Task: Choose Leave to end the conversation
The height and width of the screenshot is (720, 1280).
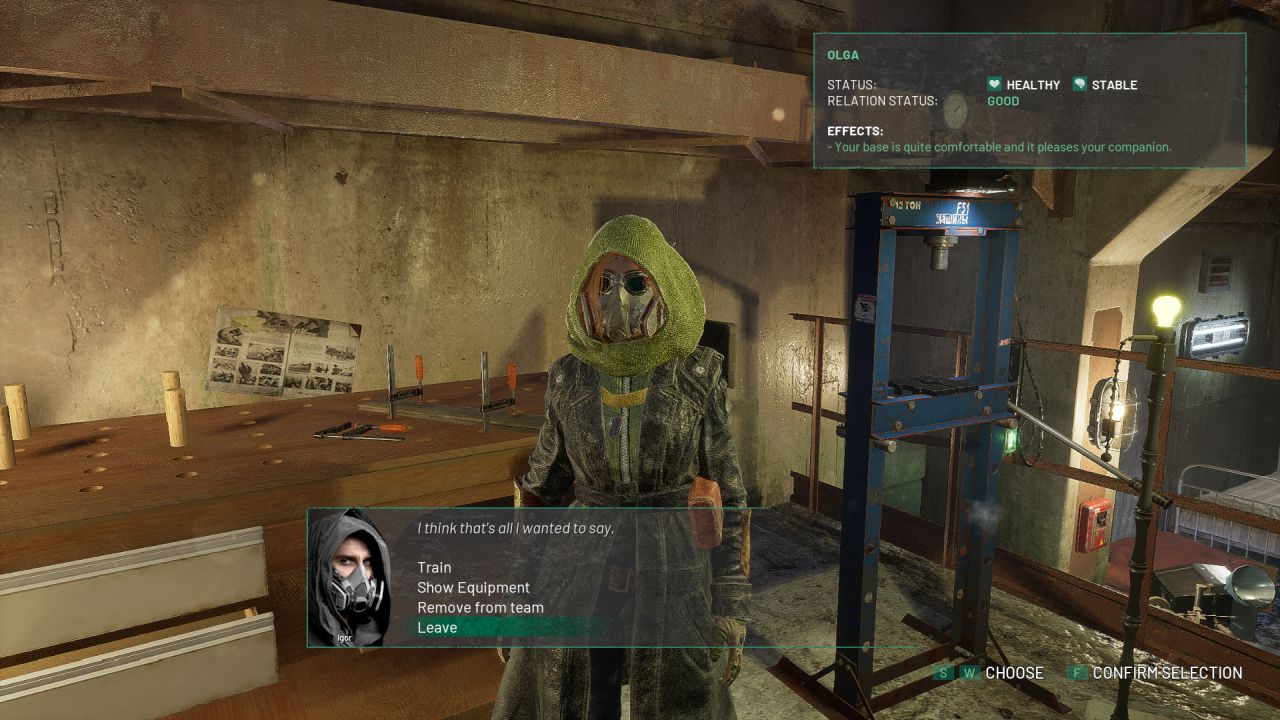Action: pos(437,628)
